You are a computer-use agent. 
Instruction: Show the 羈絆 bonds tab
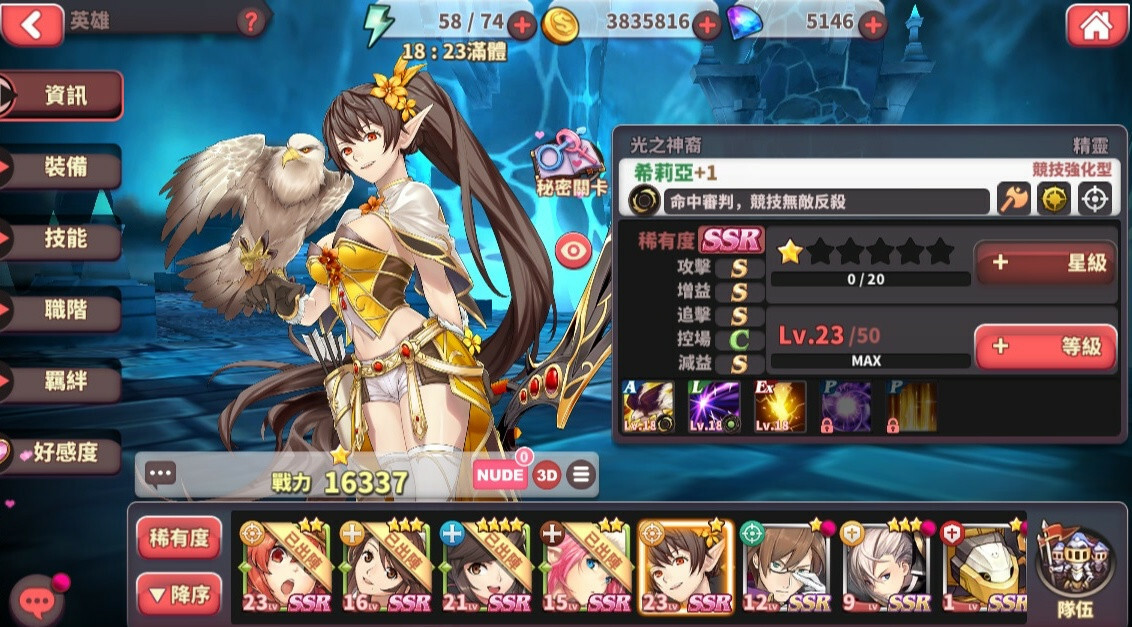coord(63,382)
